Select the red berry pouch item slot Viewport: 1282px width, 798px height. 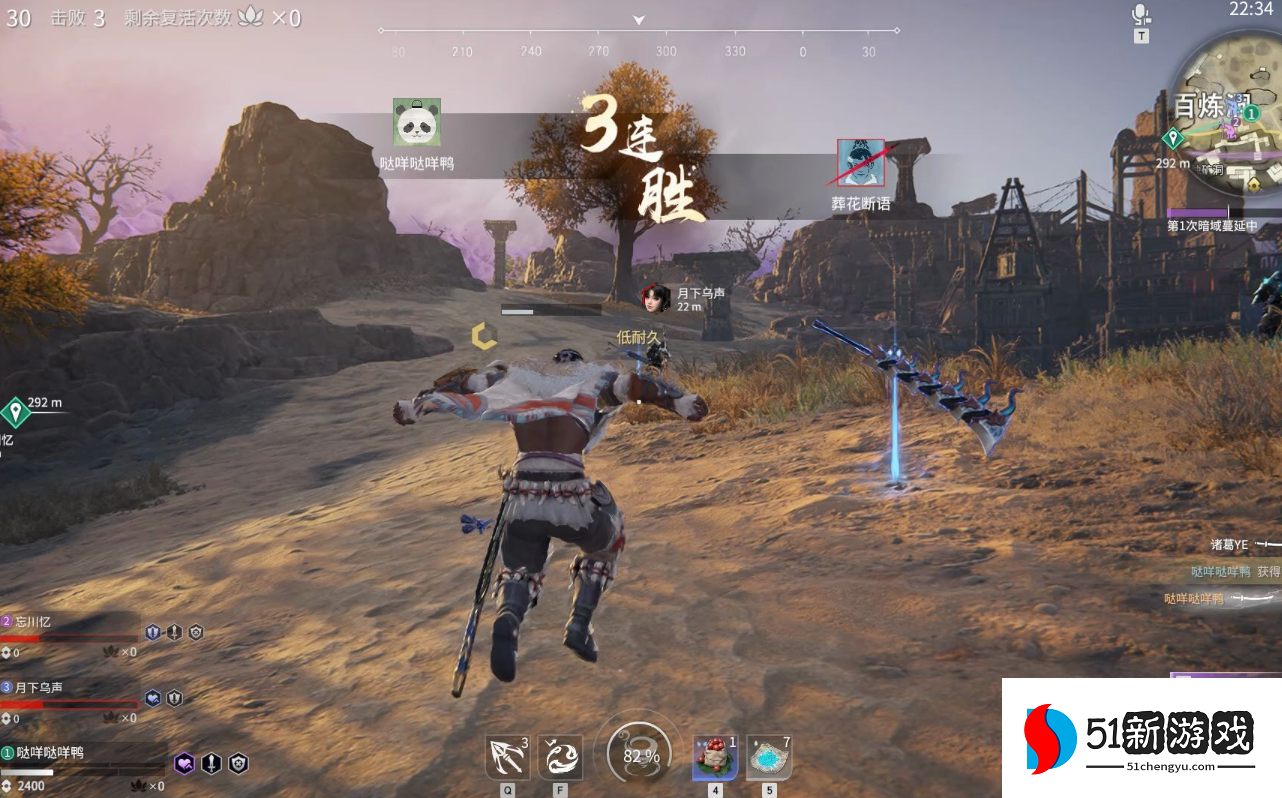tap(715, 757)
